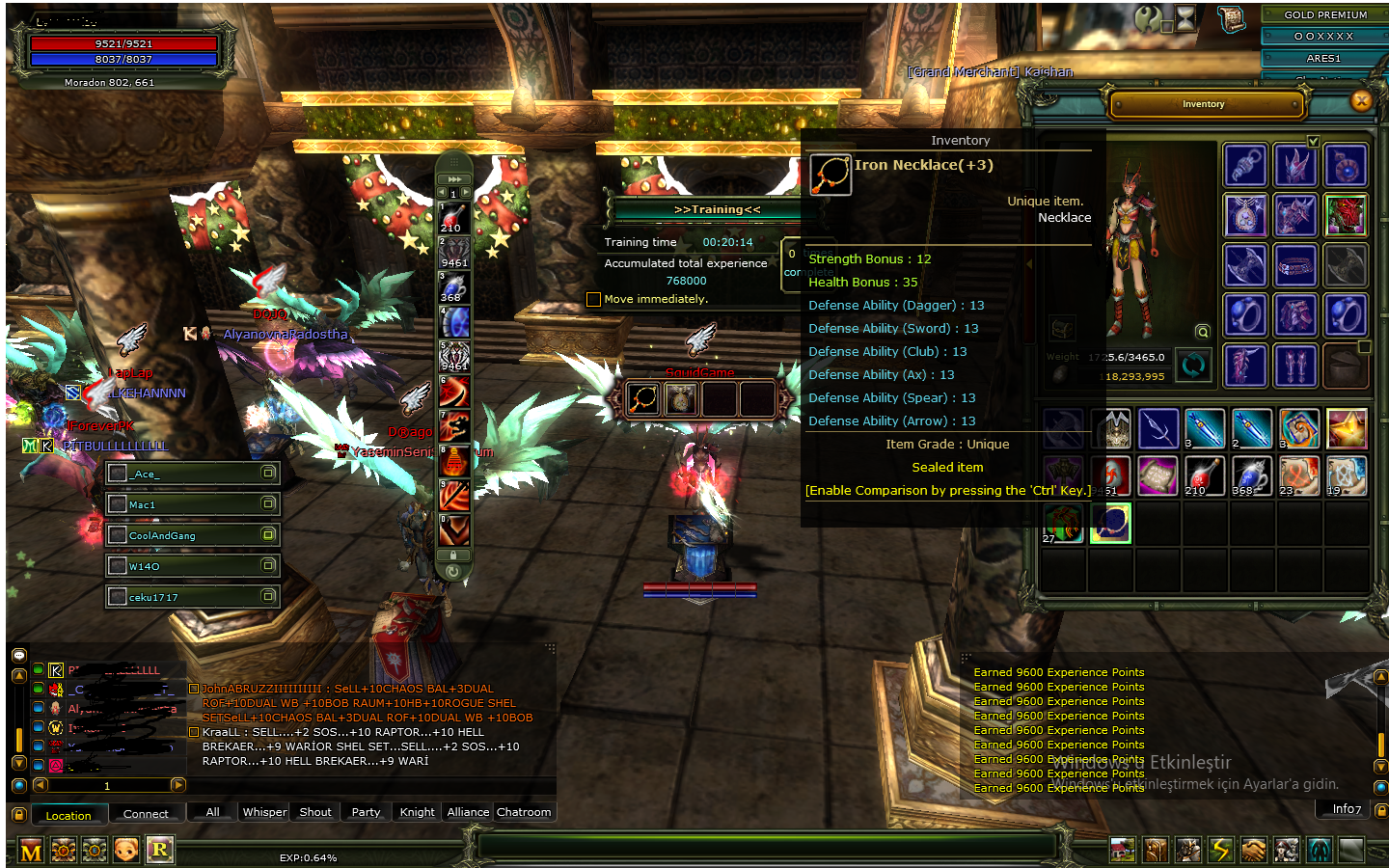Click the smiley face icon above the EXP bar
Viewport: 1389px width, 868px height.
125,851
